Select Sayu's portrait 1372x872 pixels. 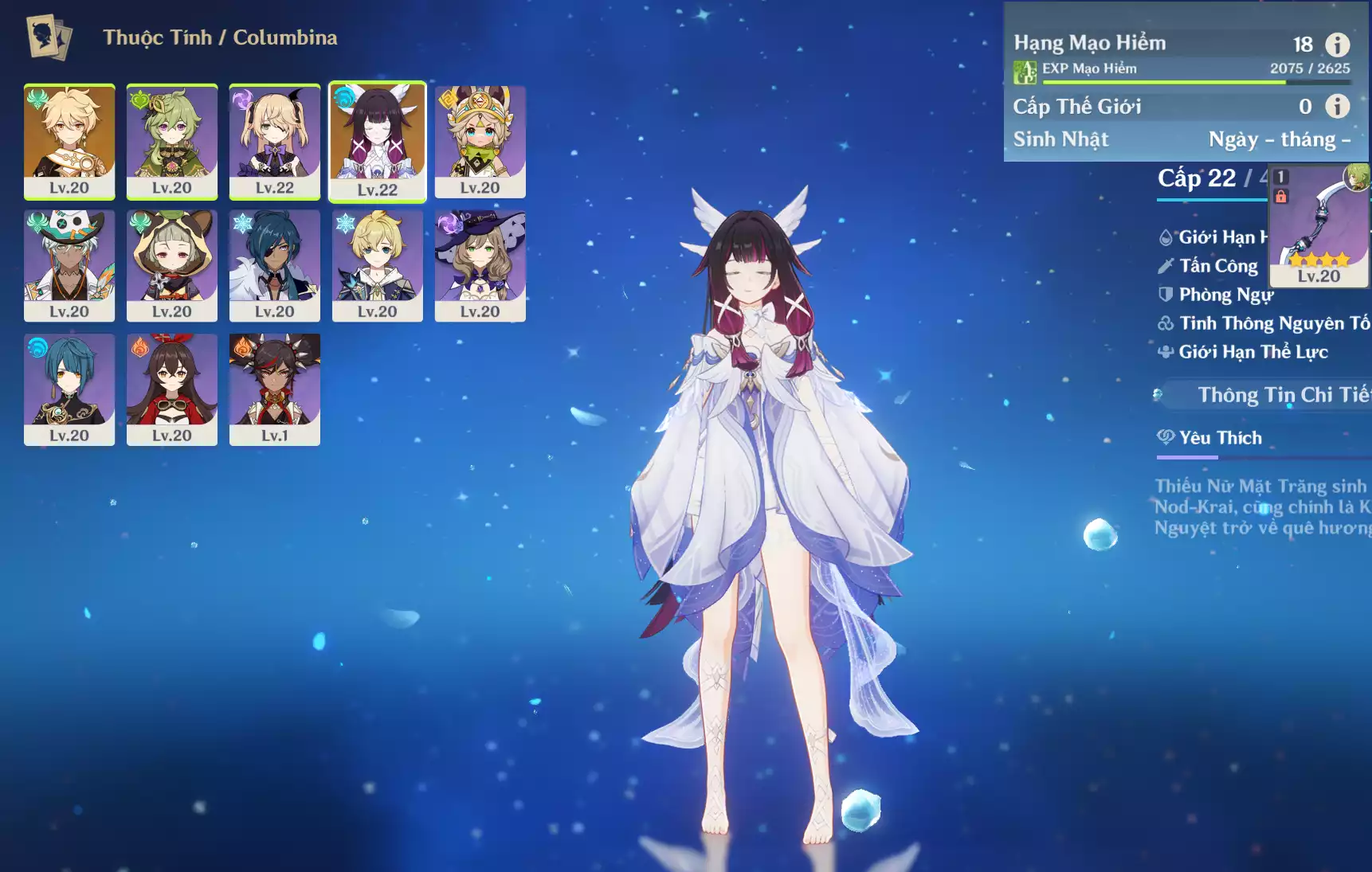(x=172, y=265)
